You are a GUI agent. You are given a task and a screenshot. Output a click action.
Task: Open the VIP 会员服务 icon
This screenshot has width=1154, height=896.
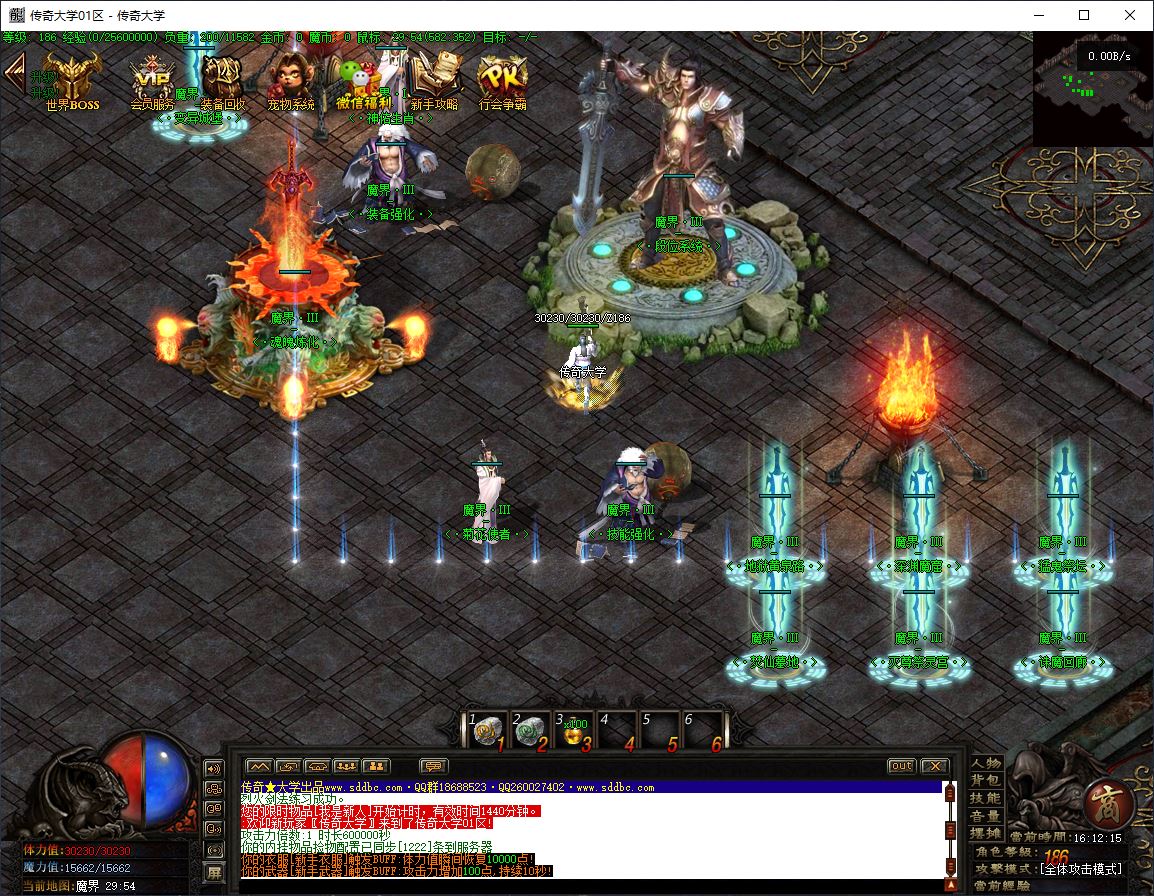(x=153, y=78)
